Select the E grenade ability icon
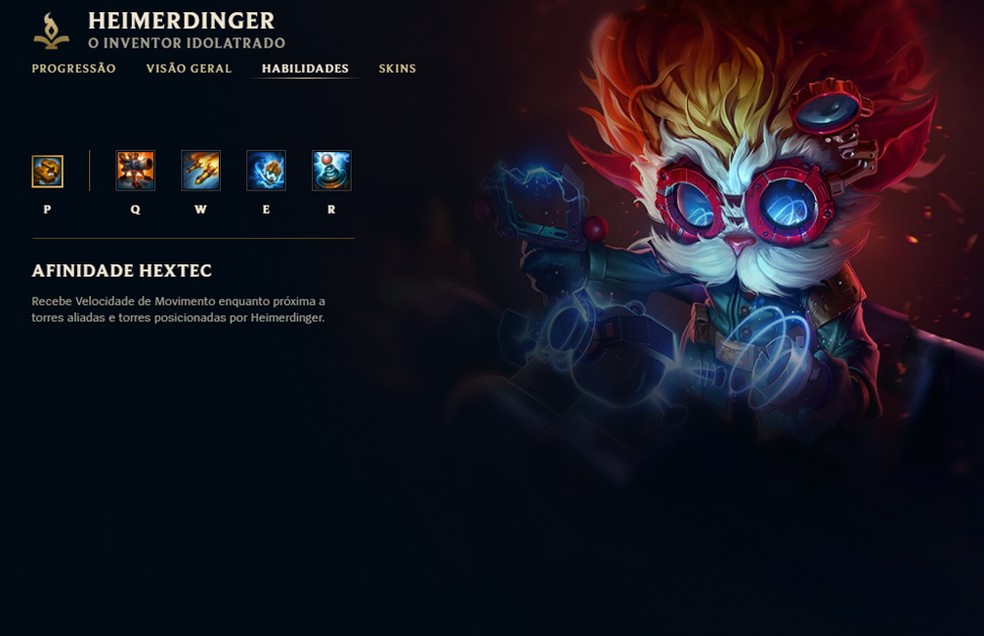The height and width of the screenshot is (636, 984). pos(266,171)
